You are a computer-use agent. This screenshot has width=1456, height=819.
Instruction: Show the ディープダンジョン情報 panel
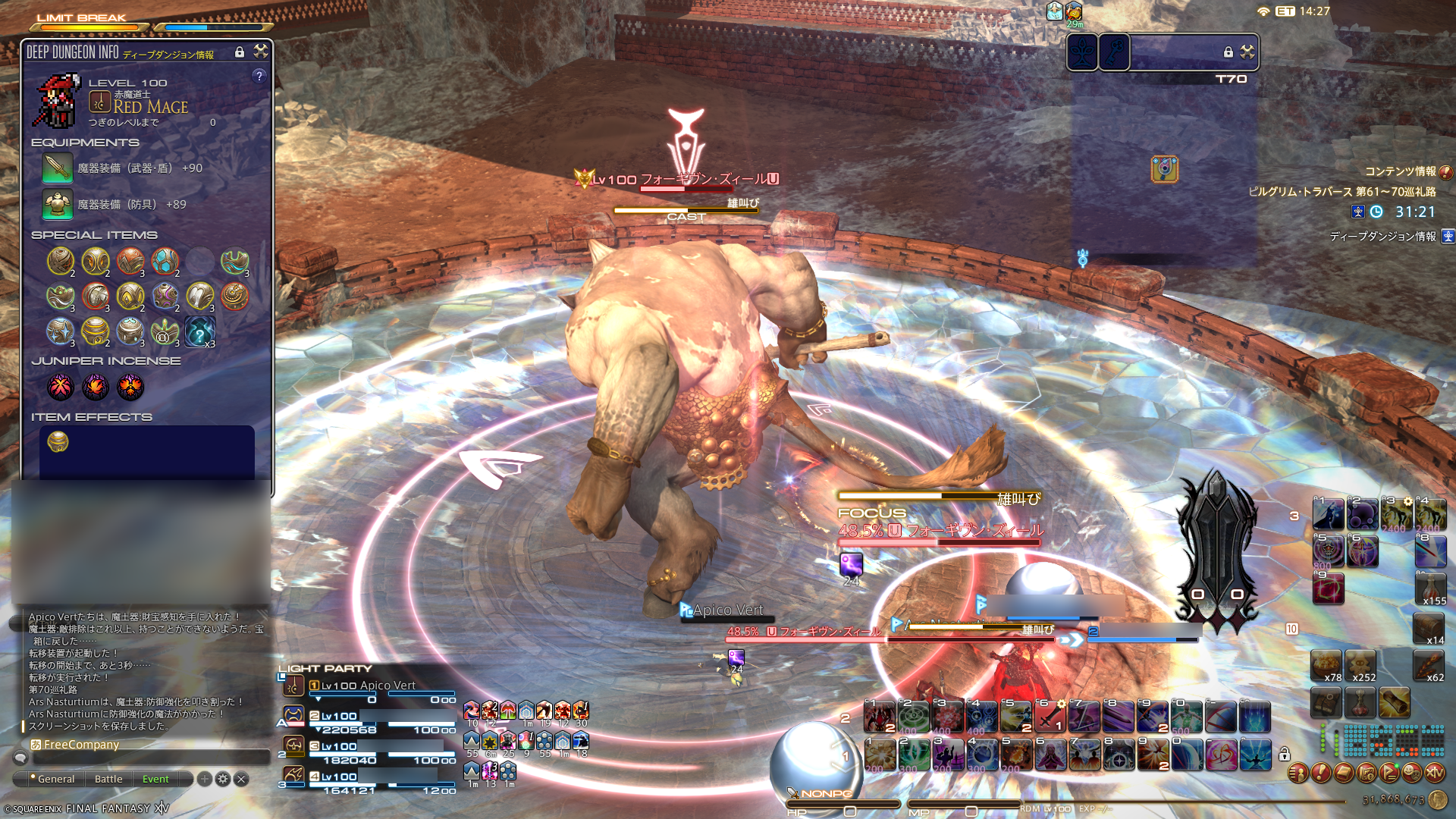point(1448,236)
